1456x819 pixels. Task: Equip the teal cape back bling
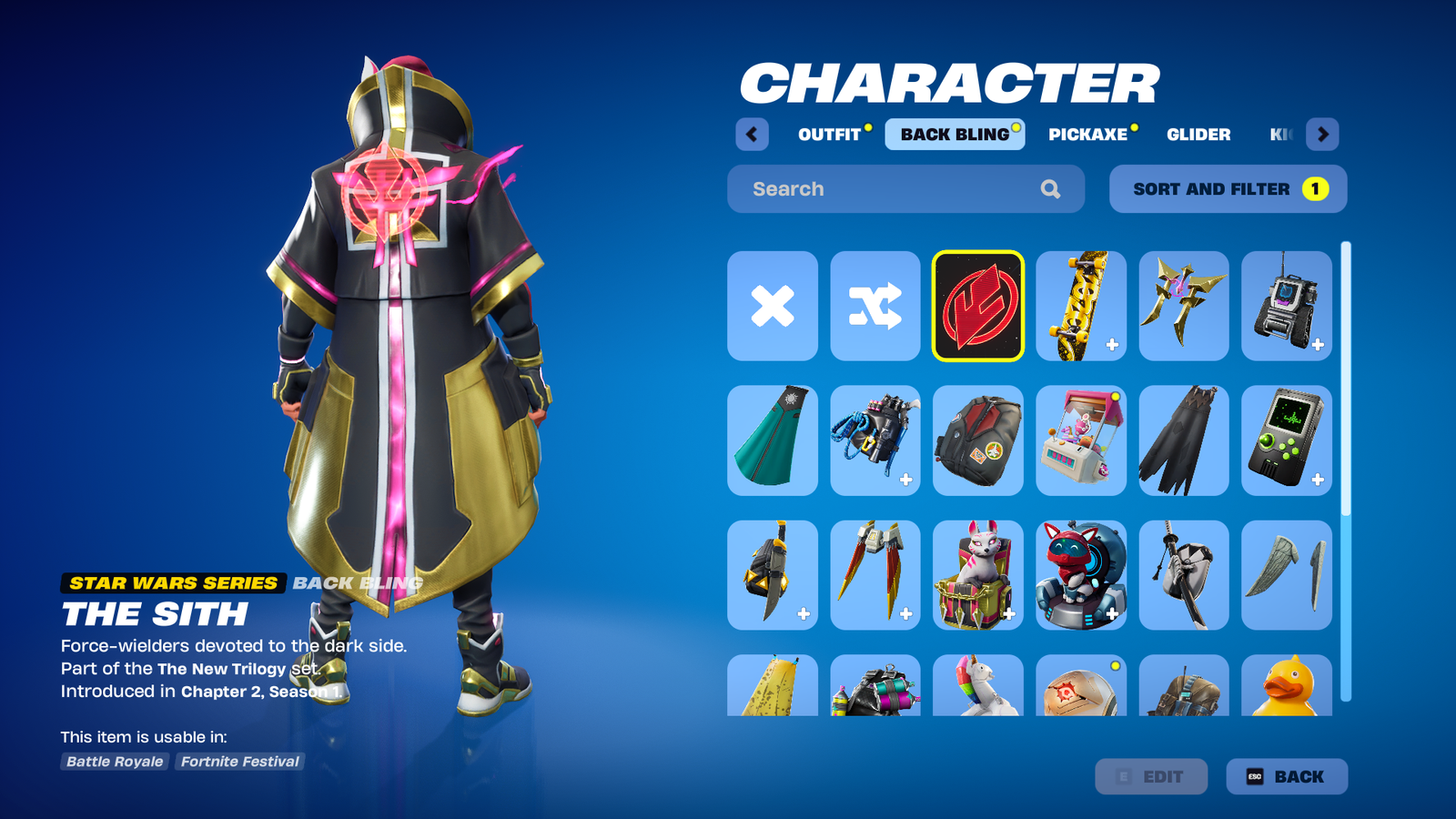click(x=773, y=440)
